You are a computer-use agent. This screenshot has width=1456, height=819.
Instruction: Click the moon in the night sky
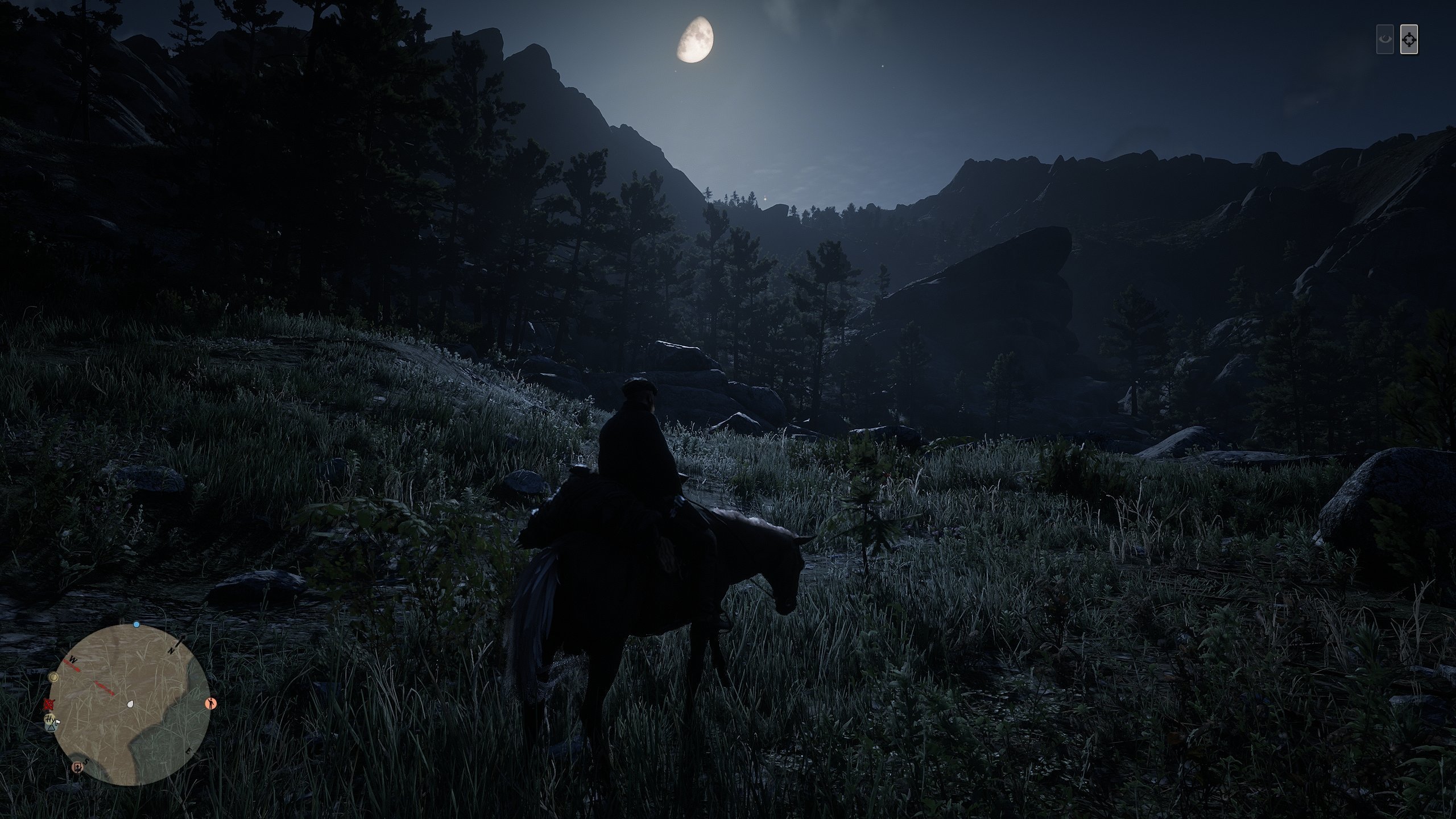[697, 40]
